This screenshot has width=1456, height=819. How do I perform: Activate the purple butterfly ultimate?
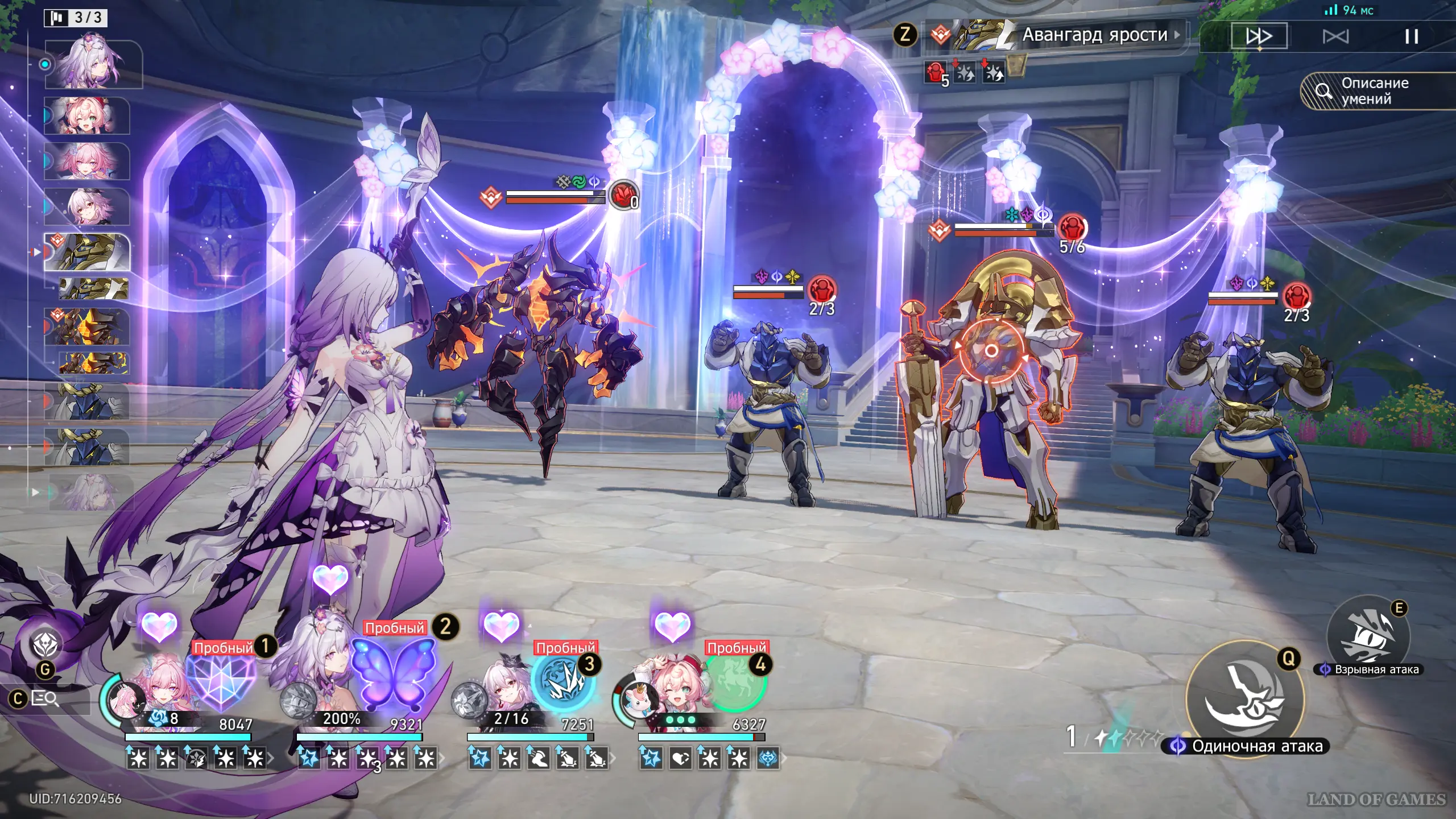tap(392, 673)
